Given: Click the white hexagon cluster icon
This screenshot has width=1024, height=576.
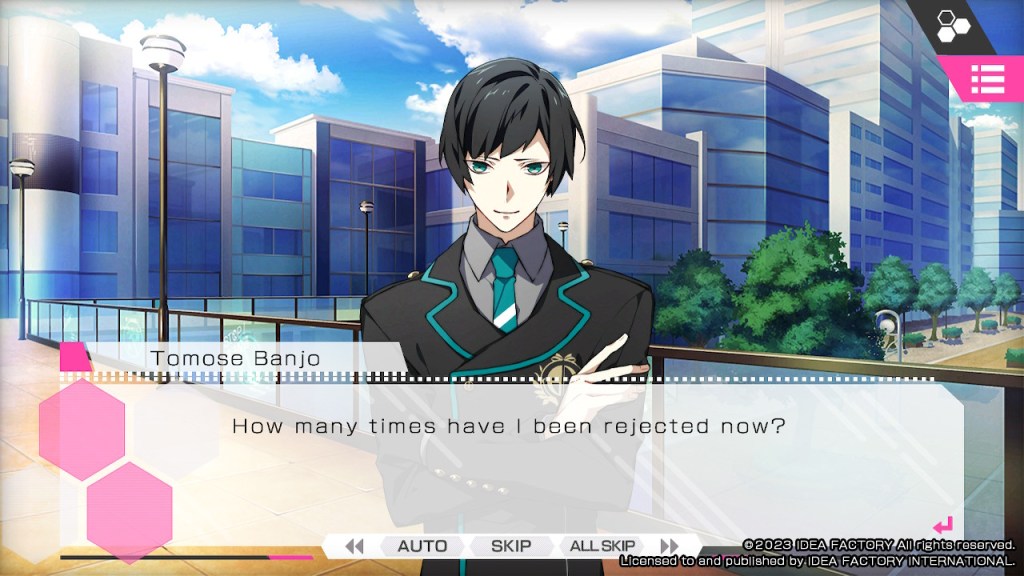Looking at the screenshot, I should (x=953, y=25).
